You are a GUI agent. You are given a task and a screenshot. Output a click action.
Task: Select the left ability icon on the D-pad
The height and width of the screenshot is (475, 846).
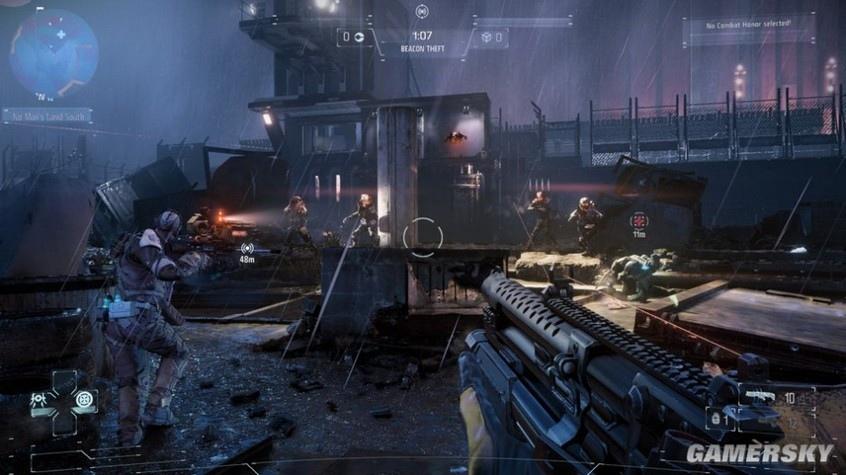tap(39, 399)
